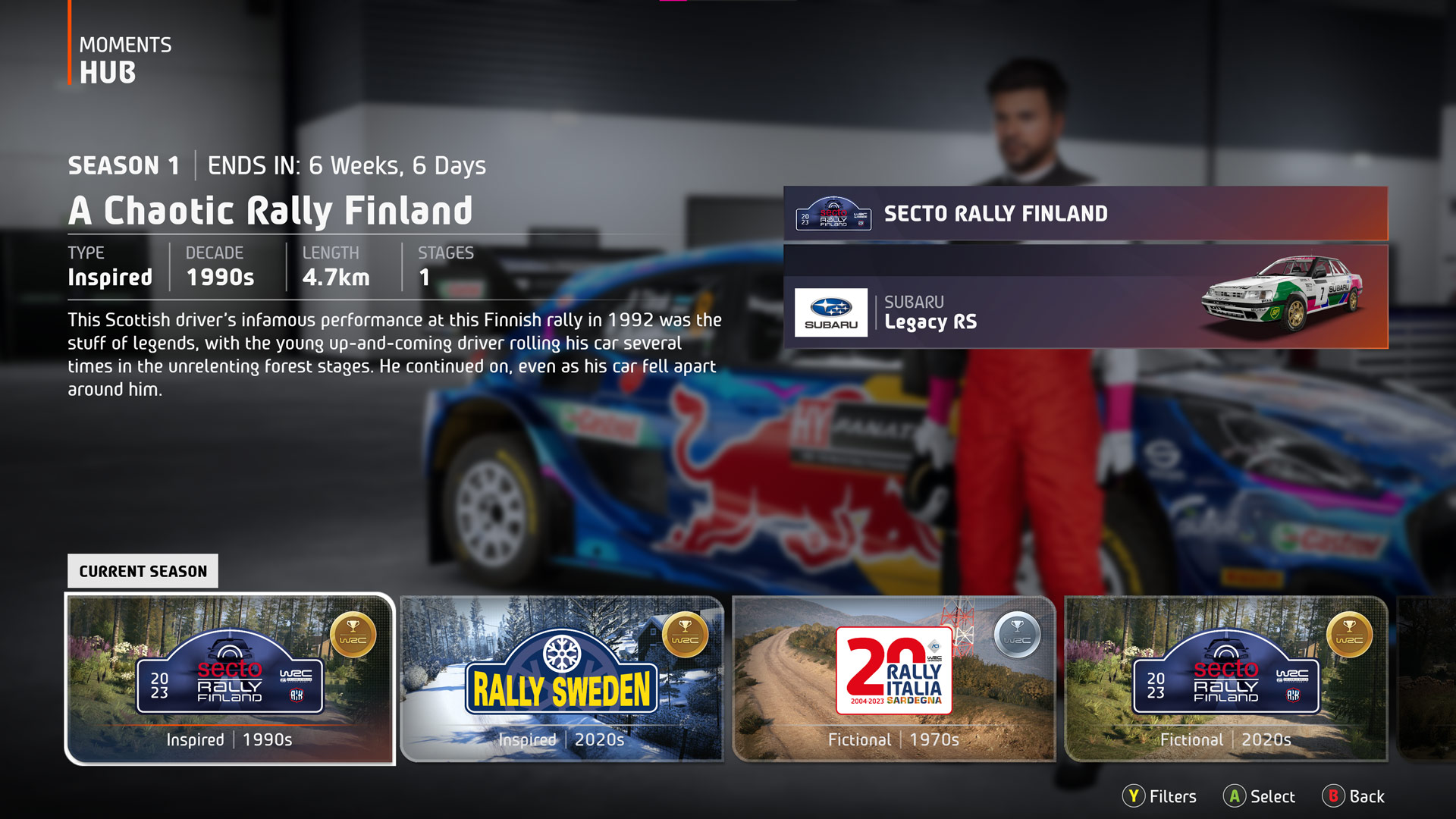This screenshot has height=819, width=1456.
Task: Click the Secto Rally Finland event banner
Action: [1085, 214]
